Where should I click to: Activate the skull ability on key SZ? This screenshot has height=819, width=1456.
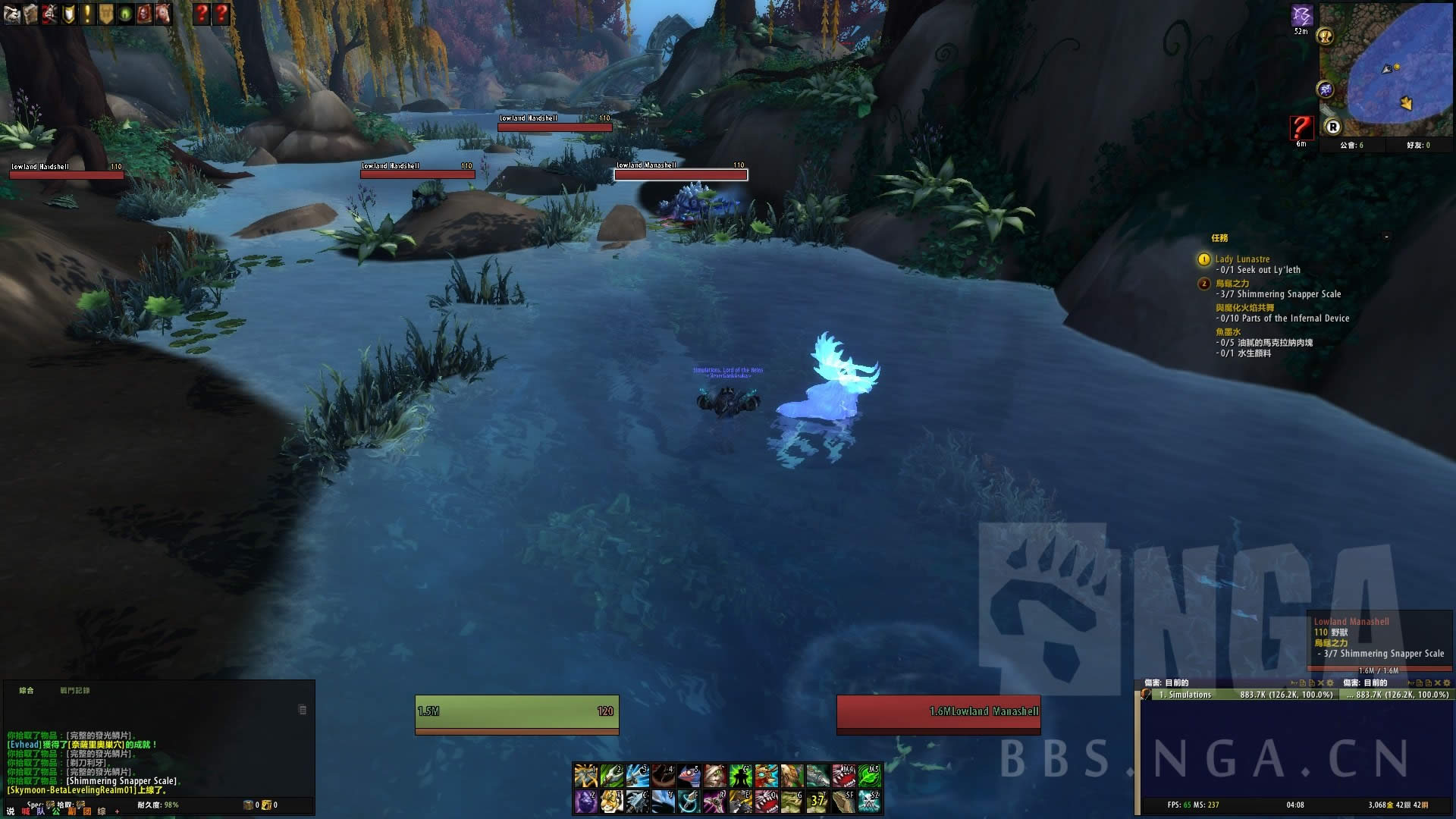point(869,801)
